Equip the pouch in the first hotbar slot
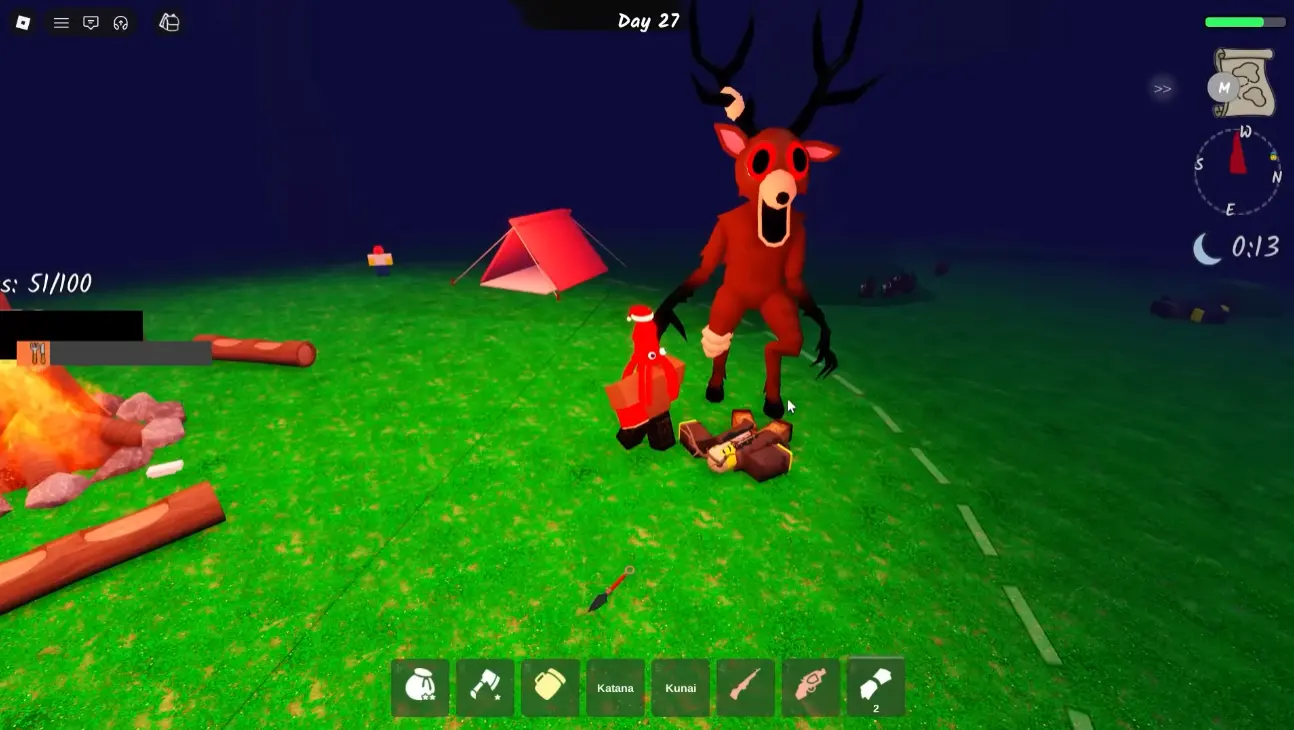This screenshot has width=1294, height=730. pos(420,687)
